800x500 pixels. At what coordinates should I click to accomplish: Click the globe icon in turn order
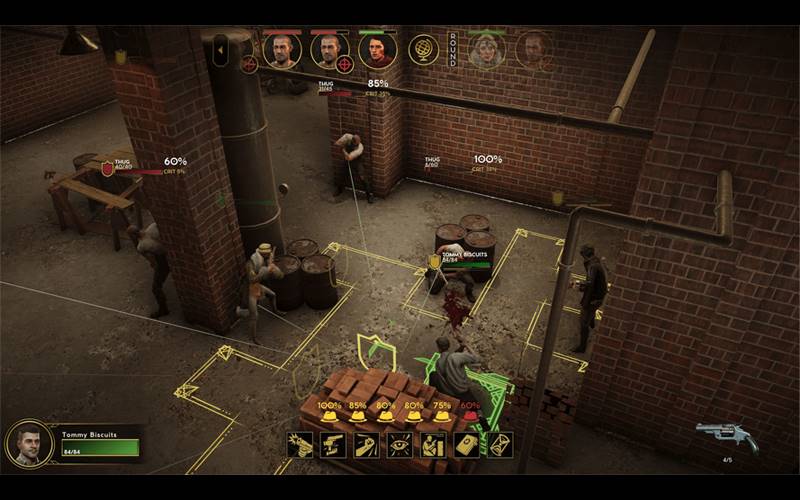[x=423, y=50]
